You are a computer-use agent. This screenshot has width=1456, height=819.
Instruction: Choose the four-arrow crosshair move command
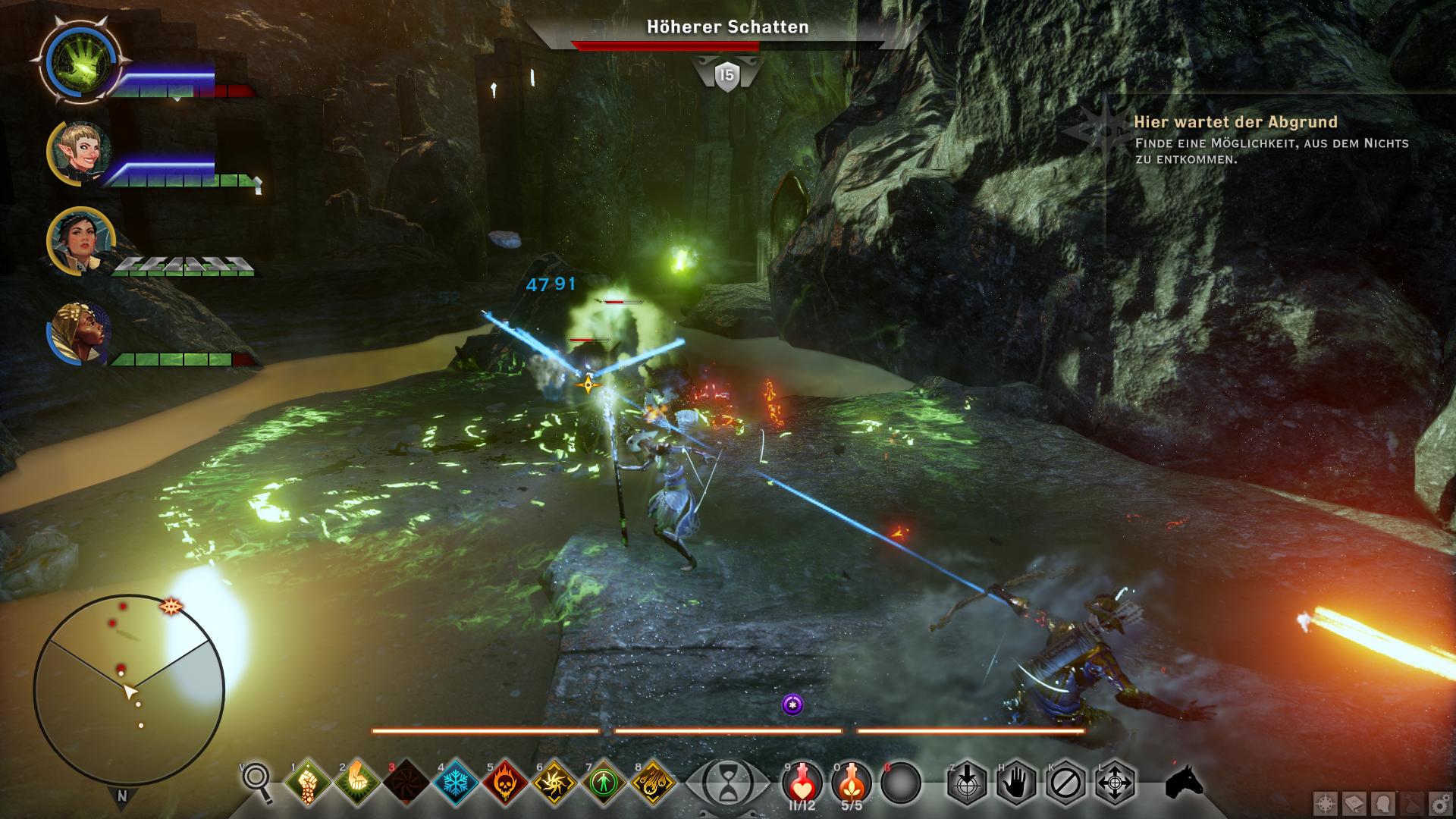[x=1115, y=782]
